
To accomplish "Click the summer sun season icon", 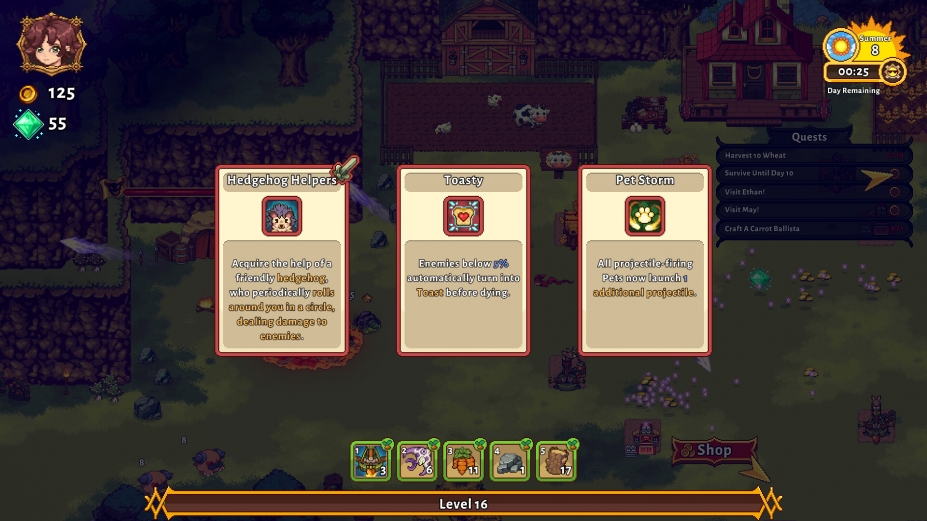I will (840, 46).
